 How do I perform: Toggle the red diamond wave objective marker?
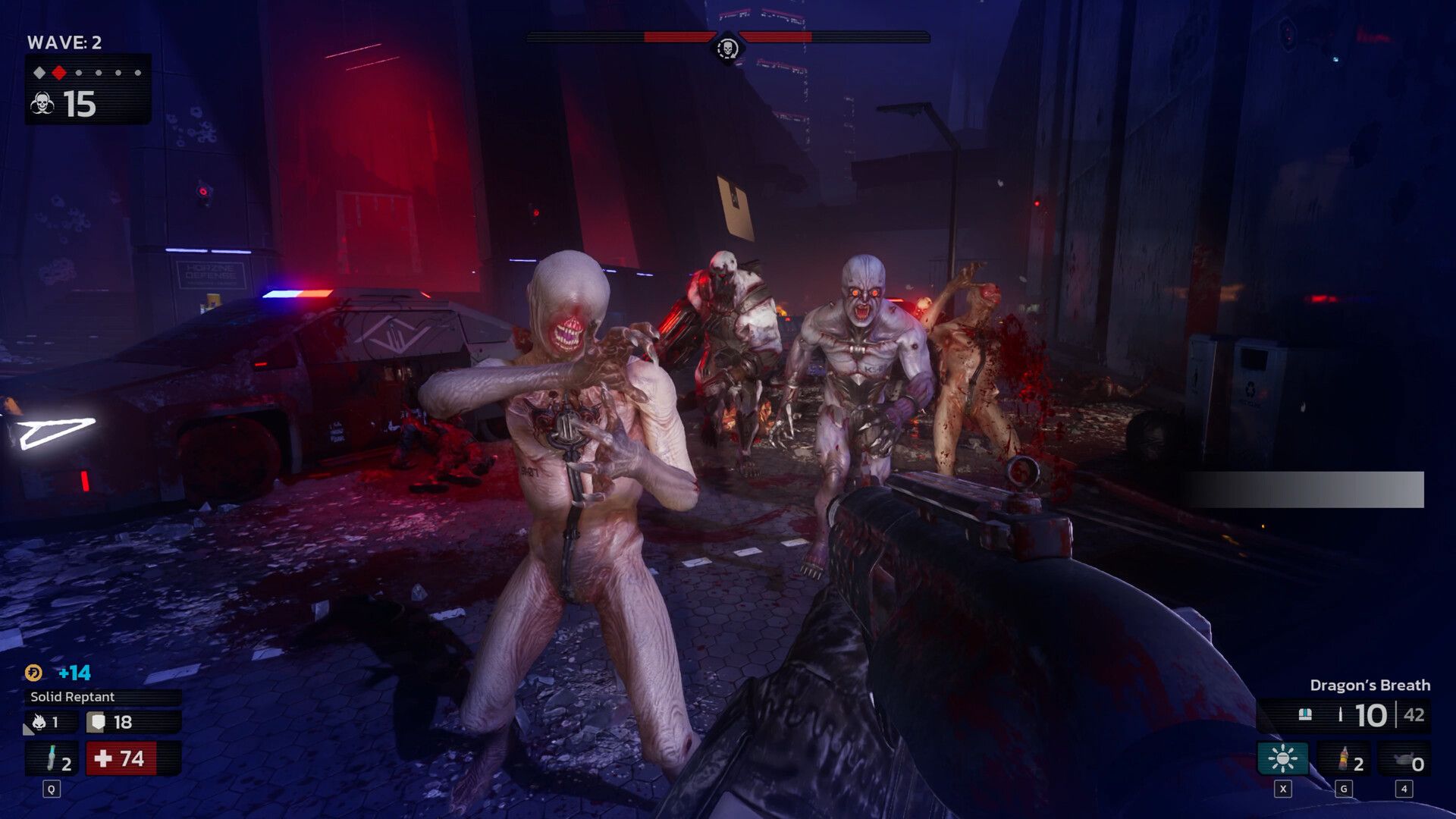(58, 72)
